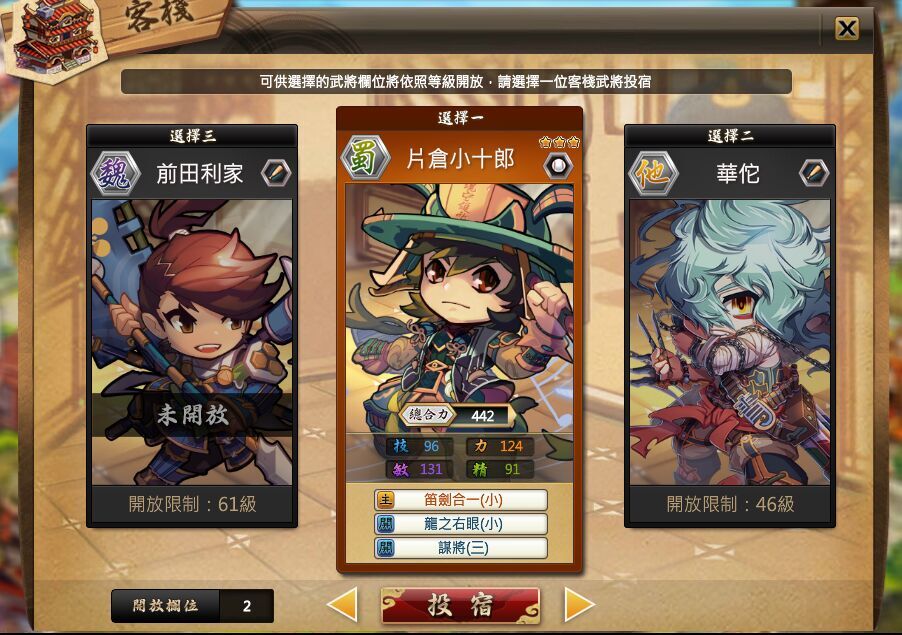Show the next general with right arrow

[x=579, y=604]
